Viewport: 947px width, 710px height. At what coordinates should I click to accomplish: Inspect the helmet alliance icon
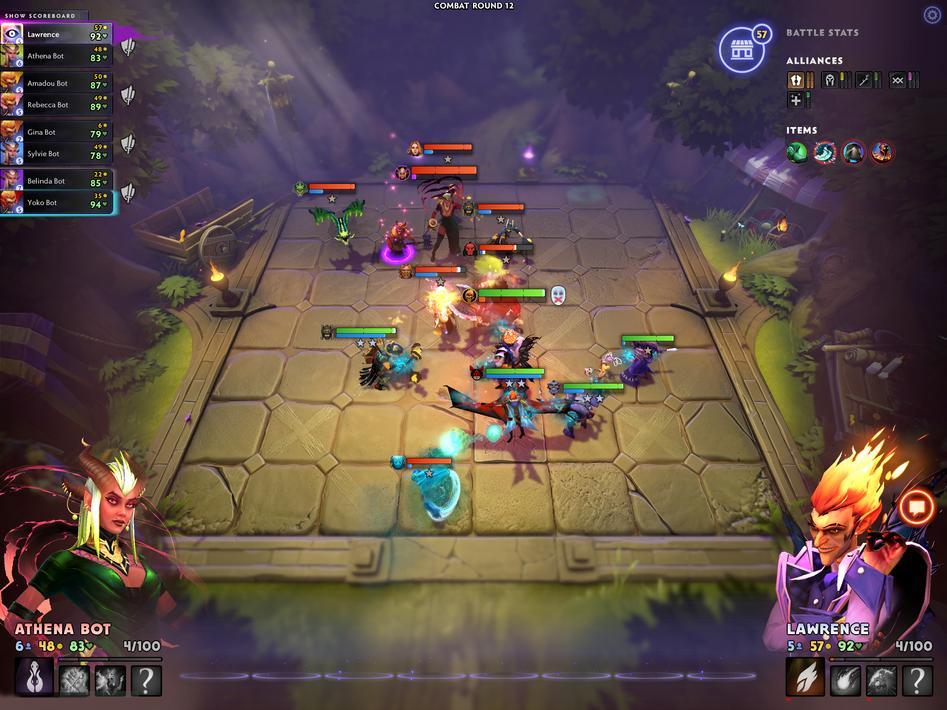829,80
